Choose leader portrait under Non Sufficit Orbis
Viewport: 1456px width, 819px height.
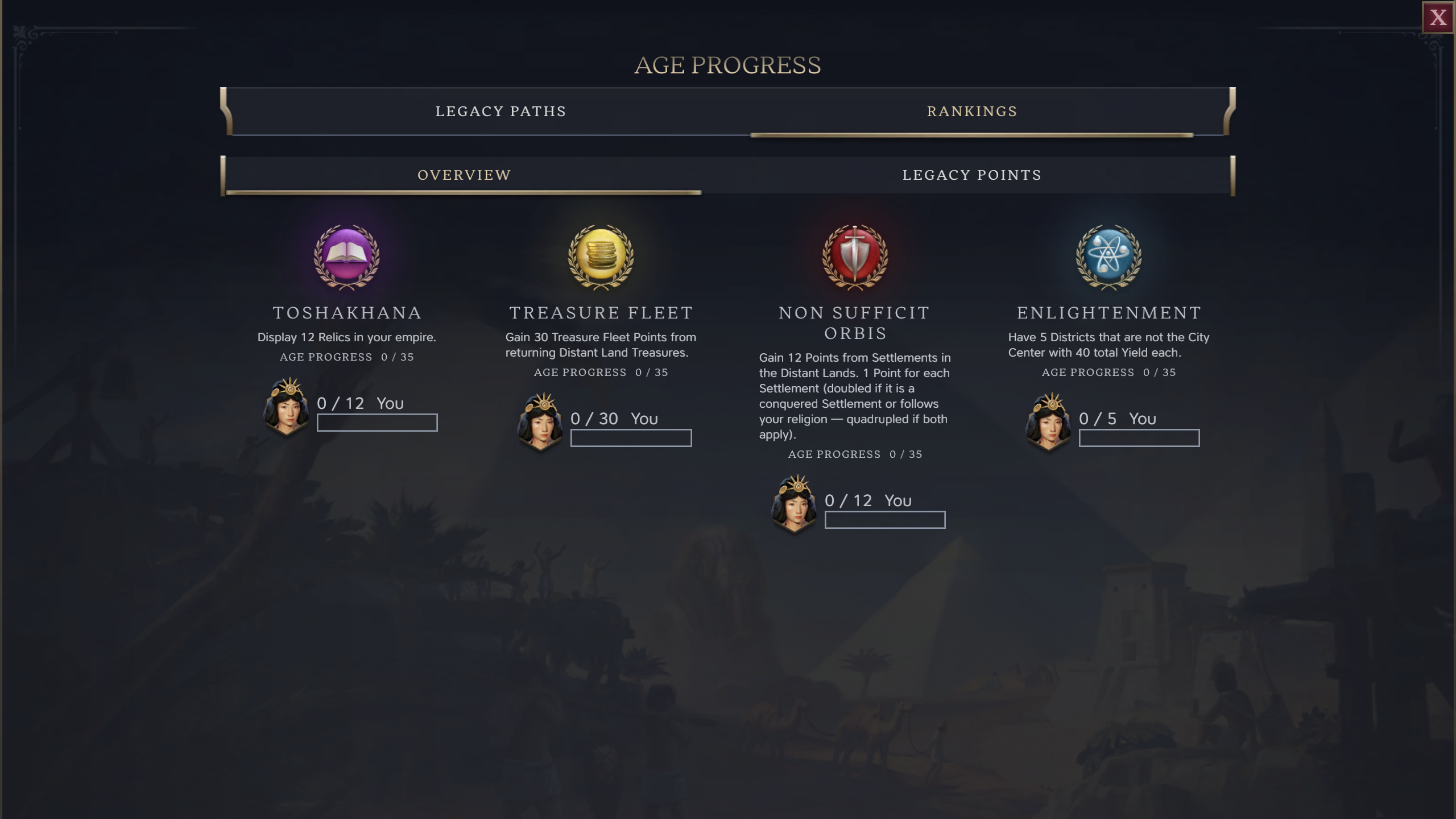tap(795, 504)
